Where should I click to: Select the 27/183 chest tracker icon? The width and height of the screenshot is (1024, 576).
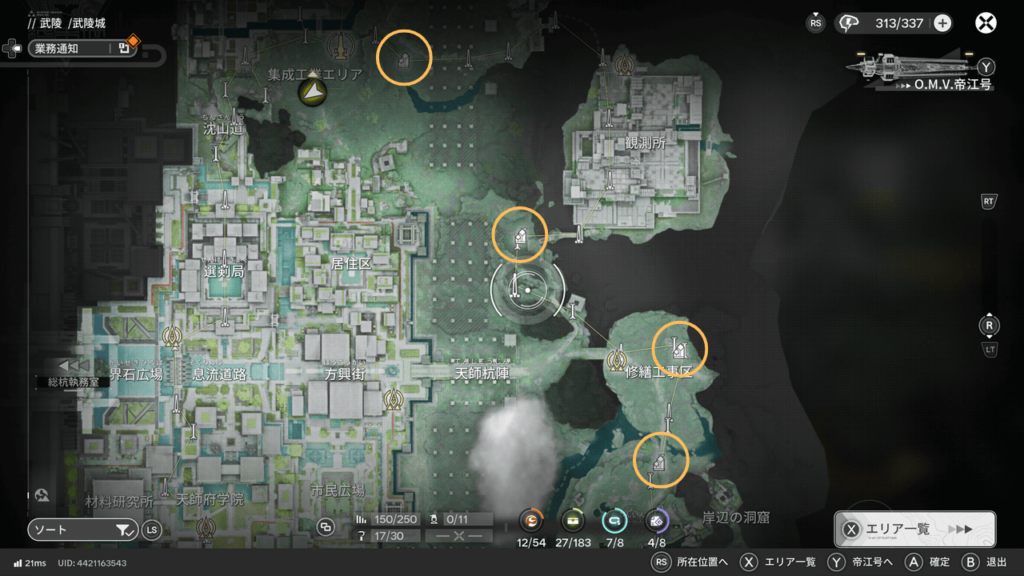[x=573, y=520]
